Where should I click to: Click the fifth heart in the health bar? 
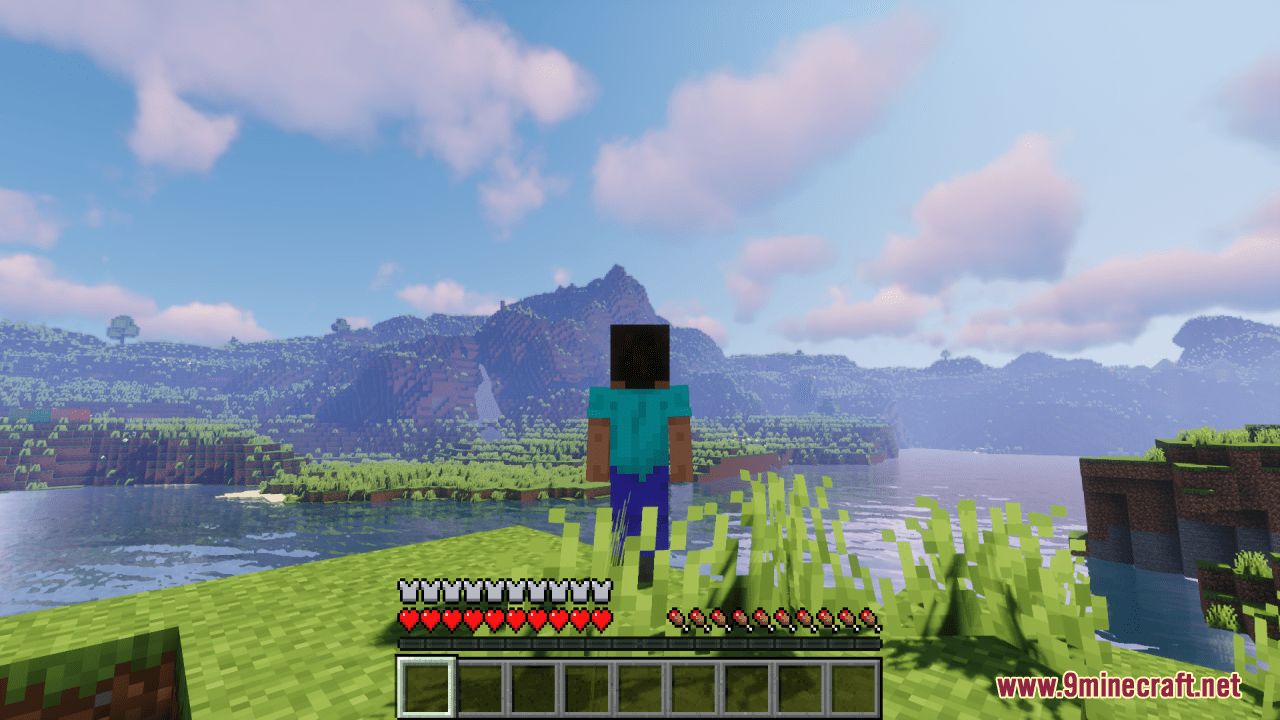(x=494, y=618)
